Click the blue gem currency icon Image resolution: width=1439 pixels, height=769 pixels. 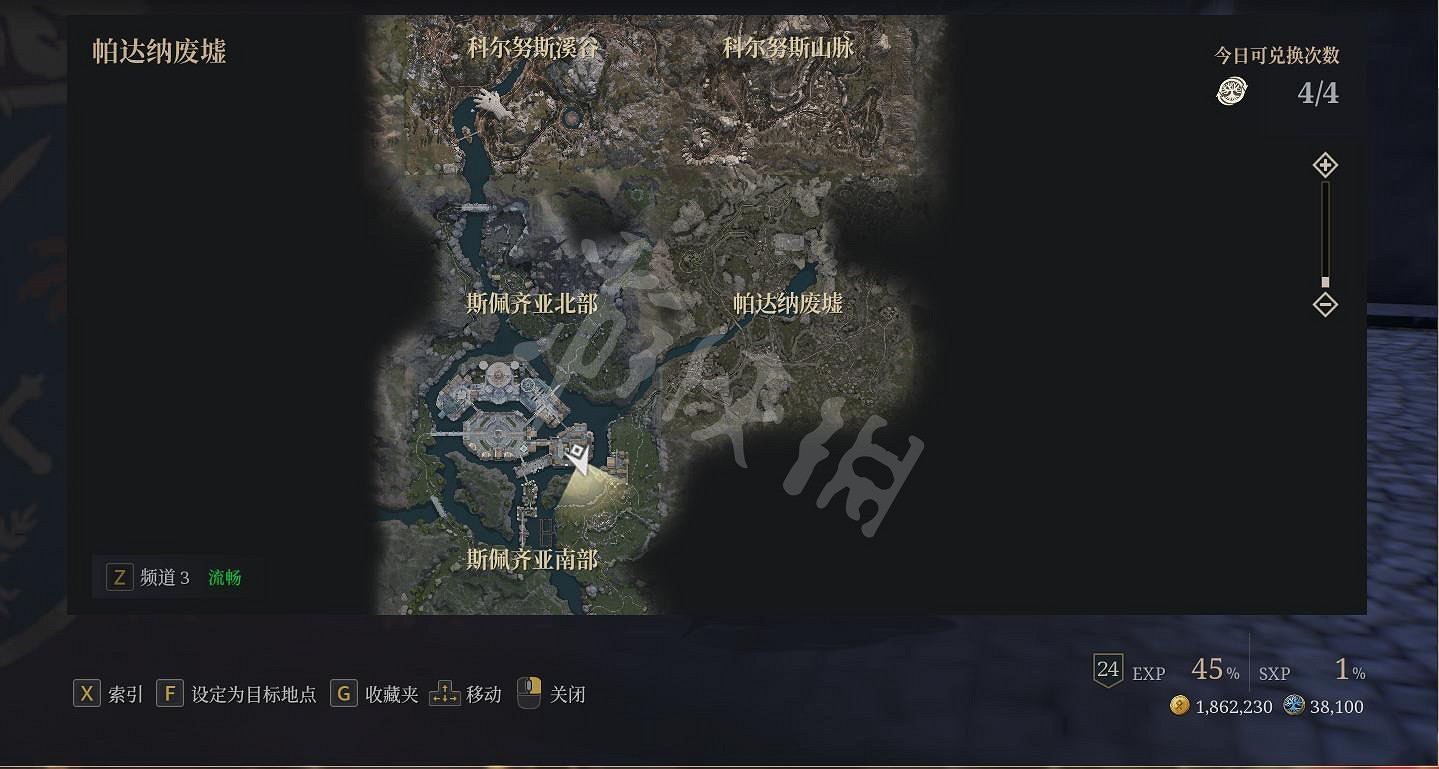[1295, 706]
